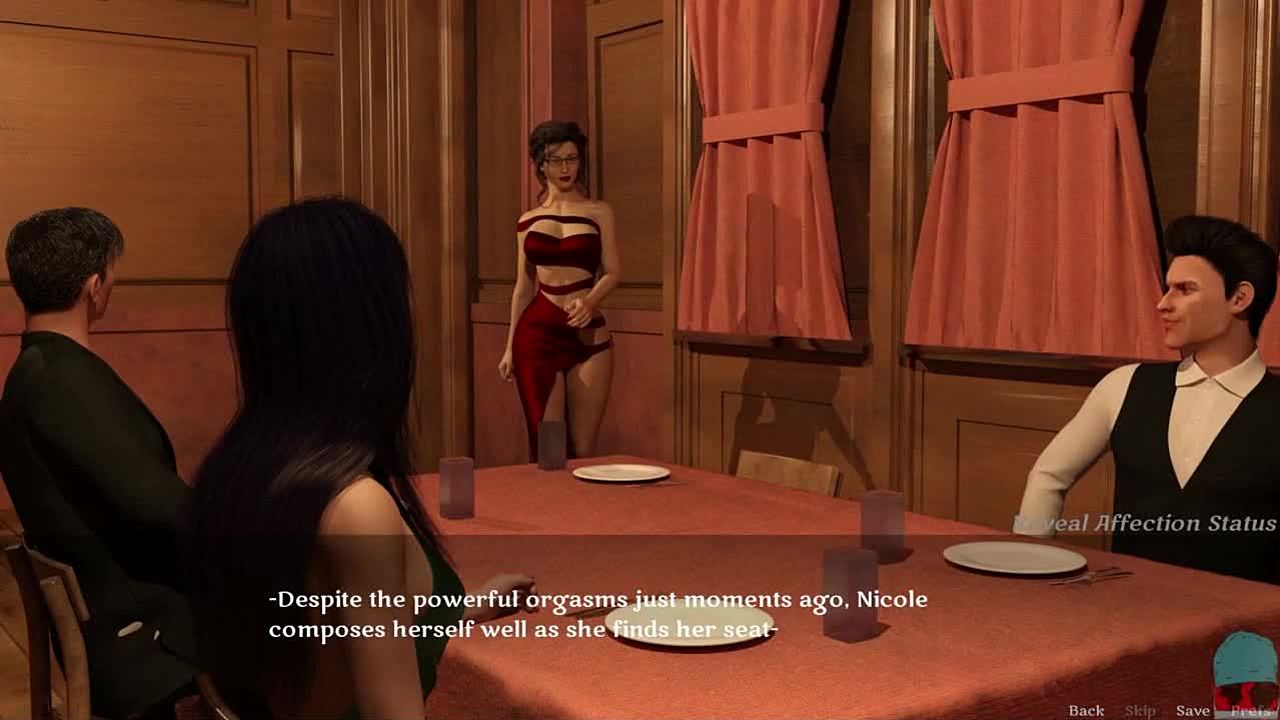Viewport: 1280px width, 720px height.
Task: Activate the Skip option
Action: click(x=1140, y=710)
